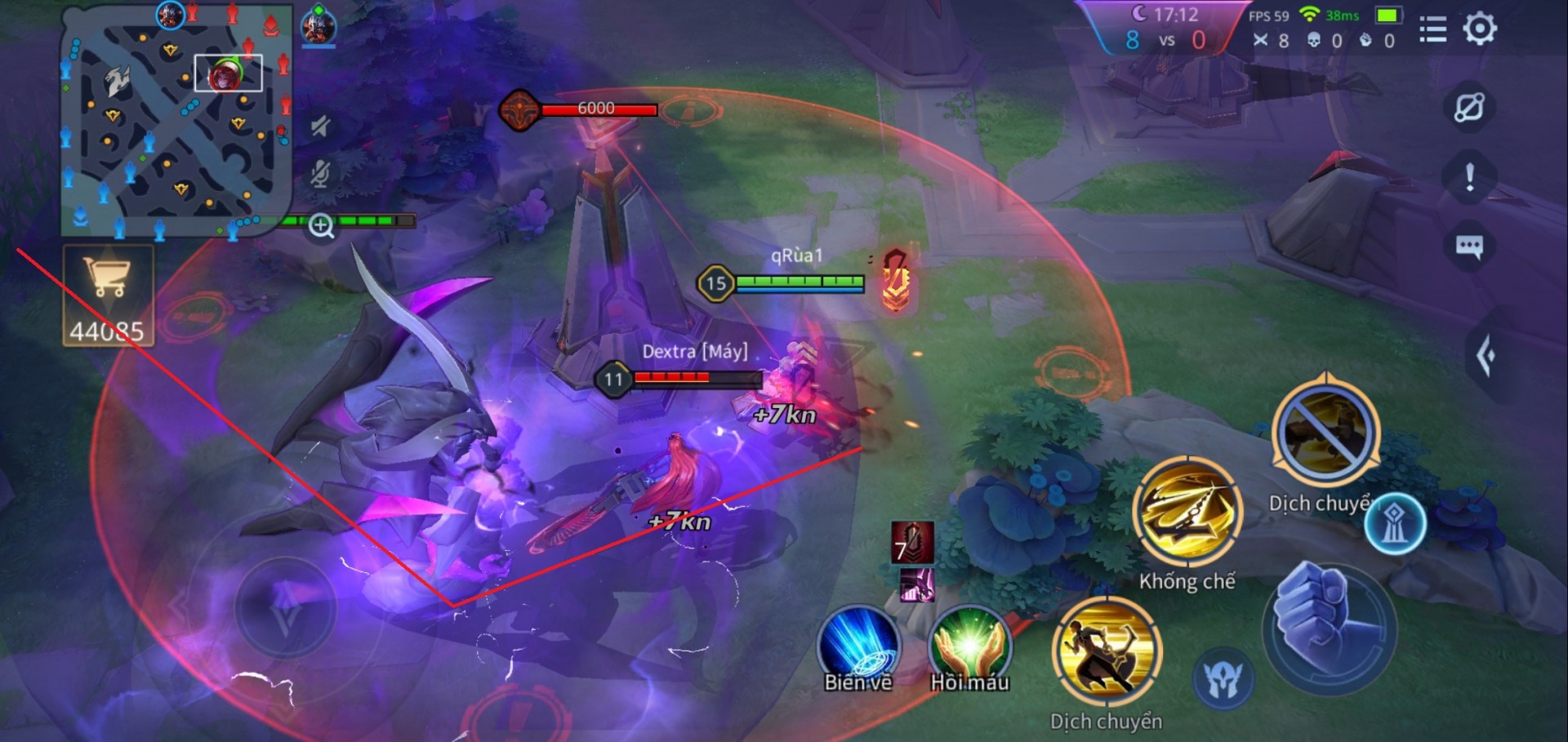Show the scoreboard list

1432,29
